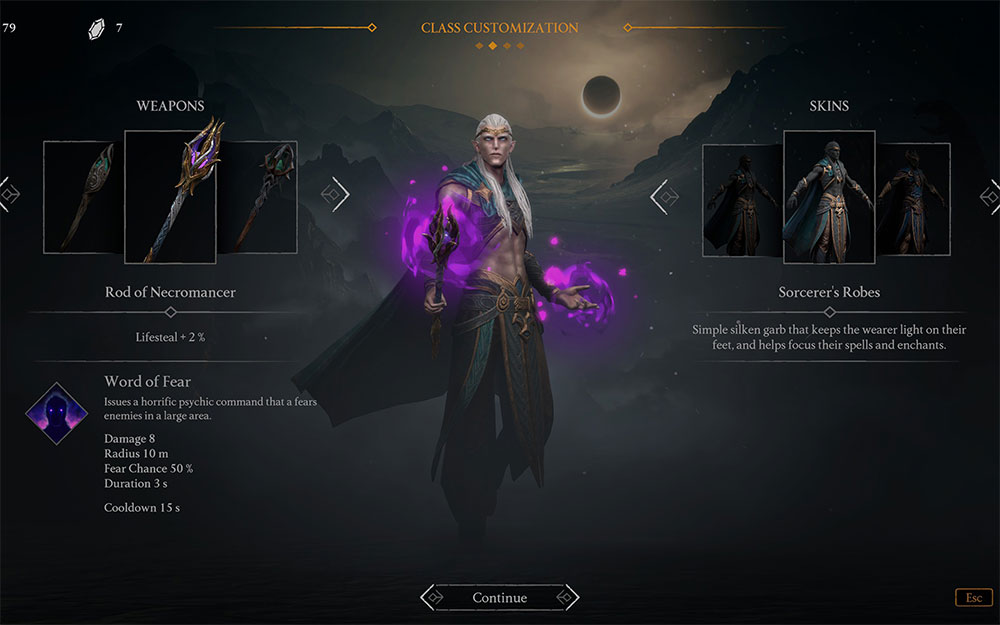Show next weapon with right arrow
Screen dimensions: 1000x625
[x=338, y=195]
